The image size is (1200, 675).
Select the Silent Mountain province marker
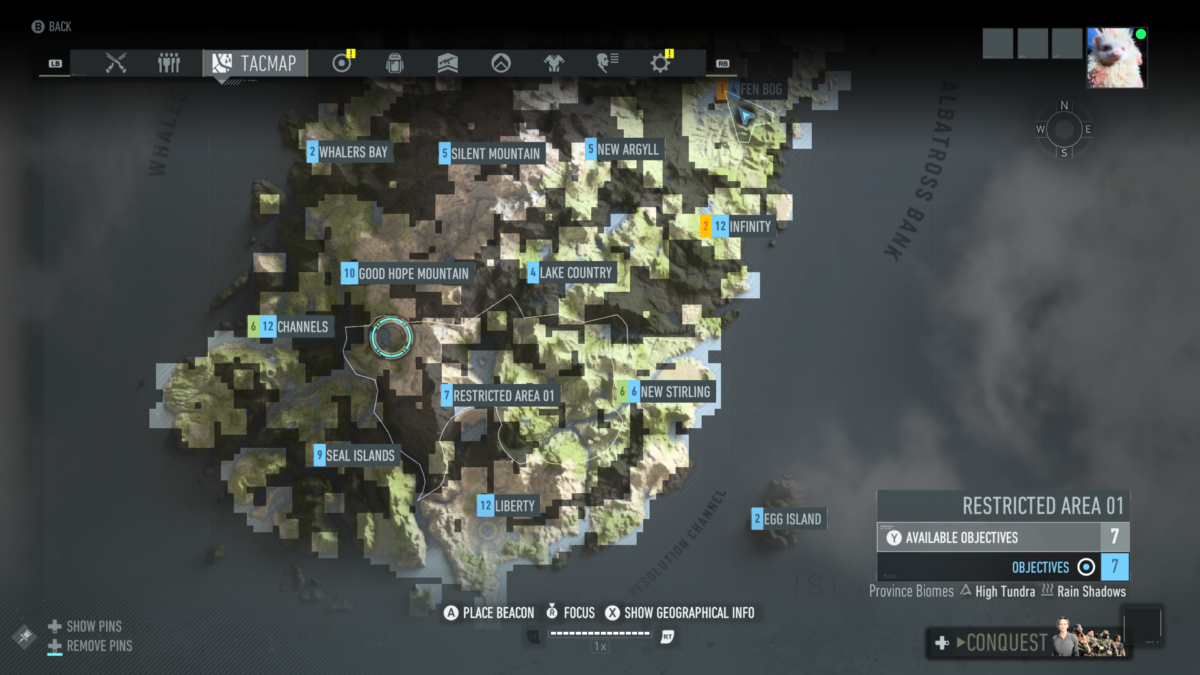[491, 153]
